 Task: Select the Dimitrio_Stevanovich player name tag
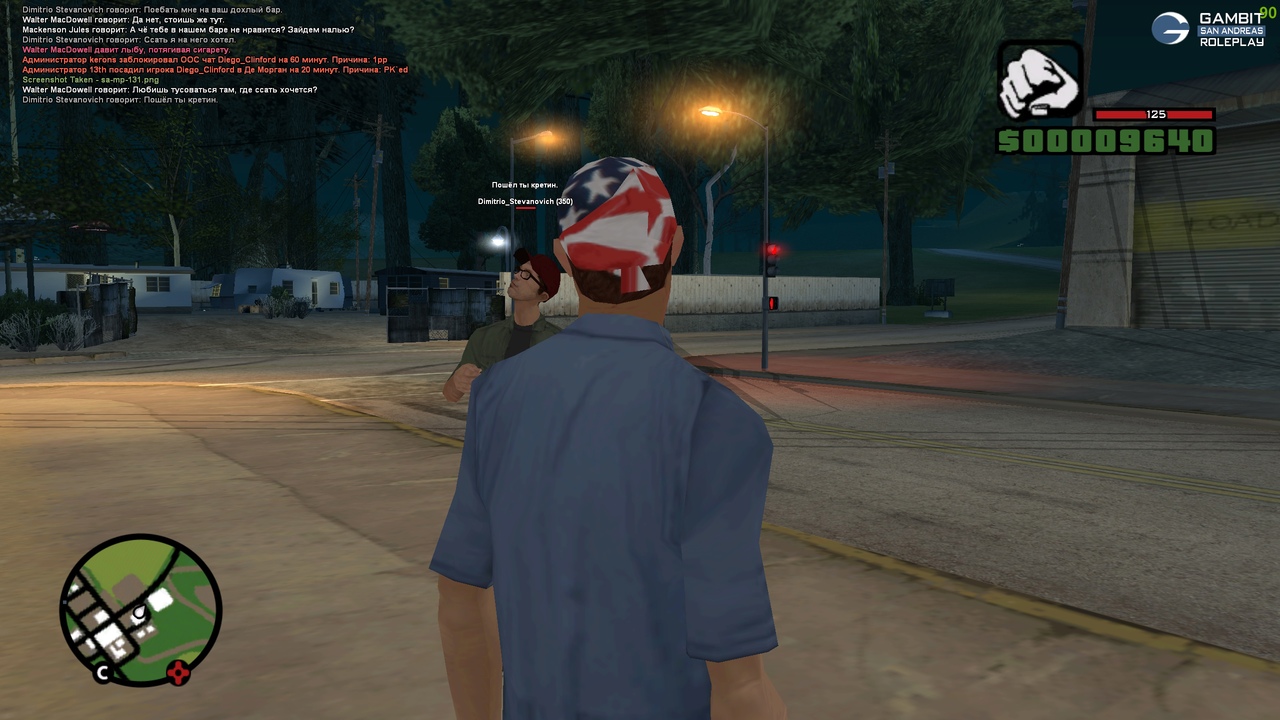(525, 202)
